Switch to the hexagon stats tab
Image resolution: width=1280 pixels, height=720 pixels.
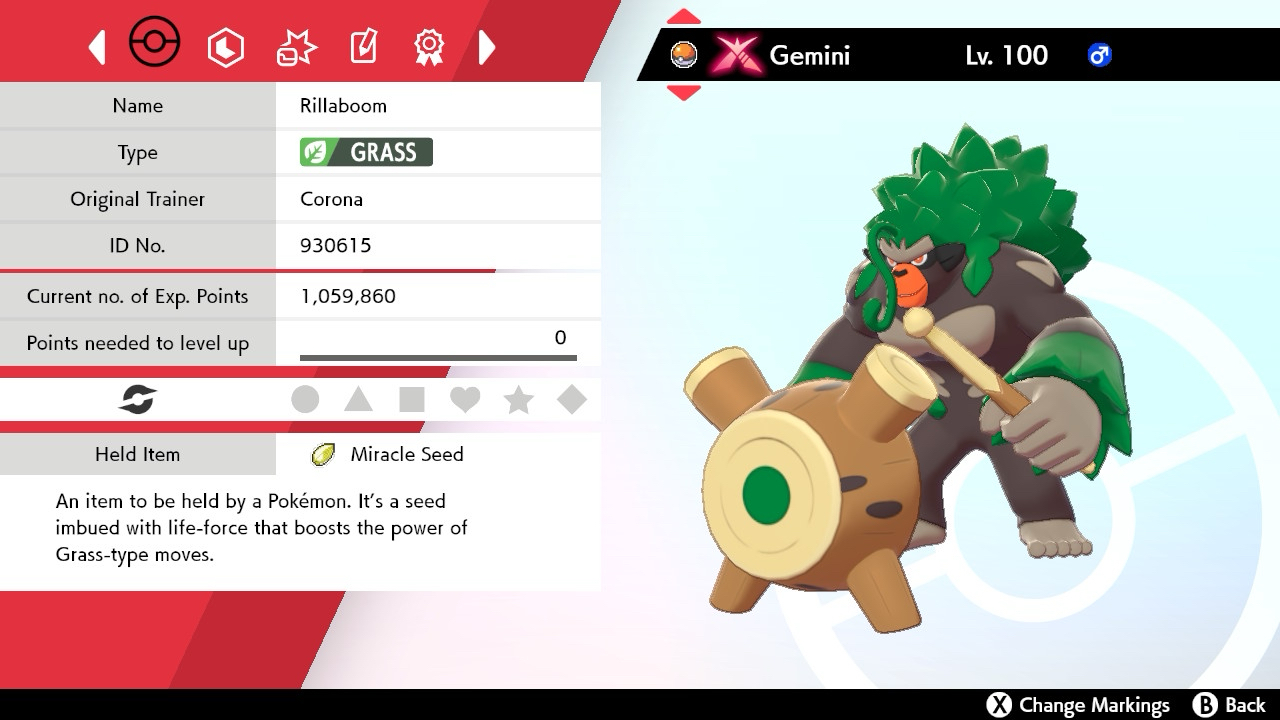pos(226,47)
